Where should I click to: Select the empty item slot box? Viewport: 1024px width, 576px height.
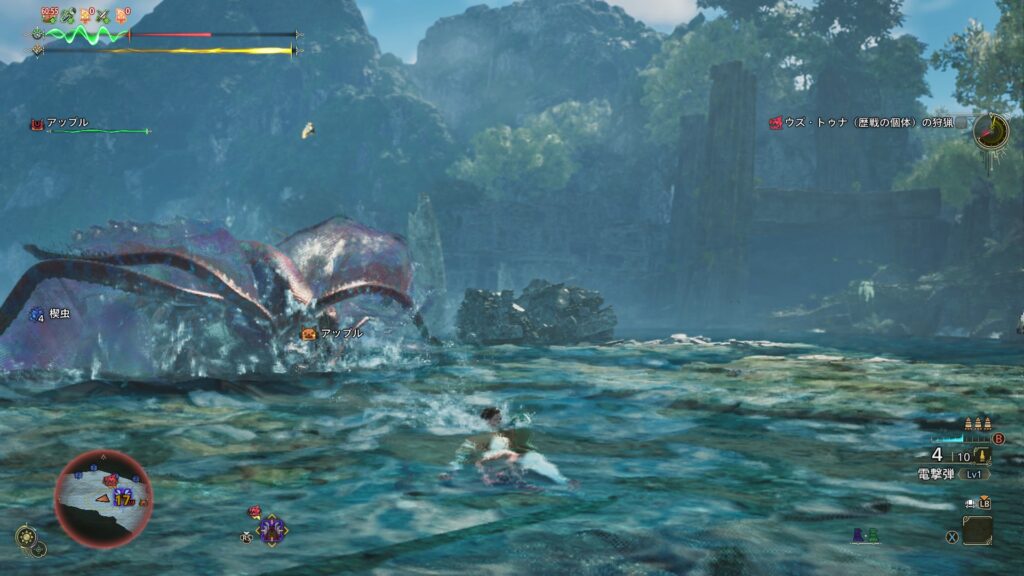pos(977,530)
